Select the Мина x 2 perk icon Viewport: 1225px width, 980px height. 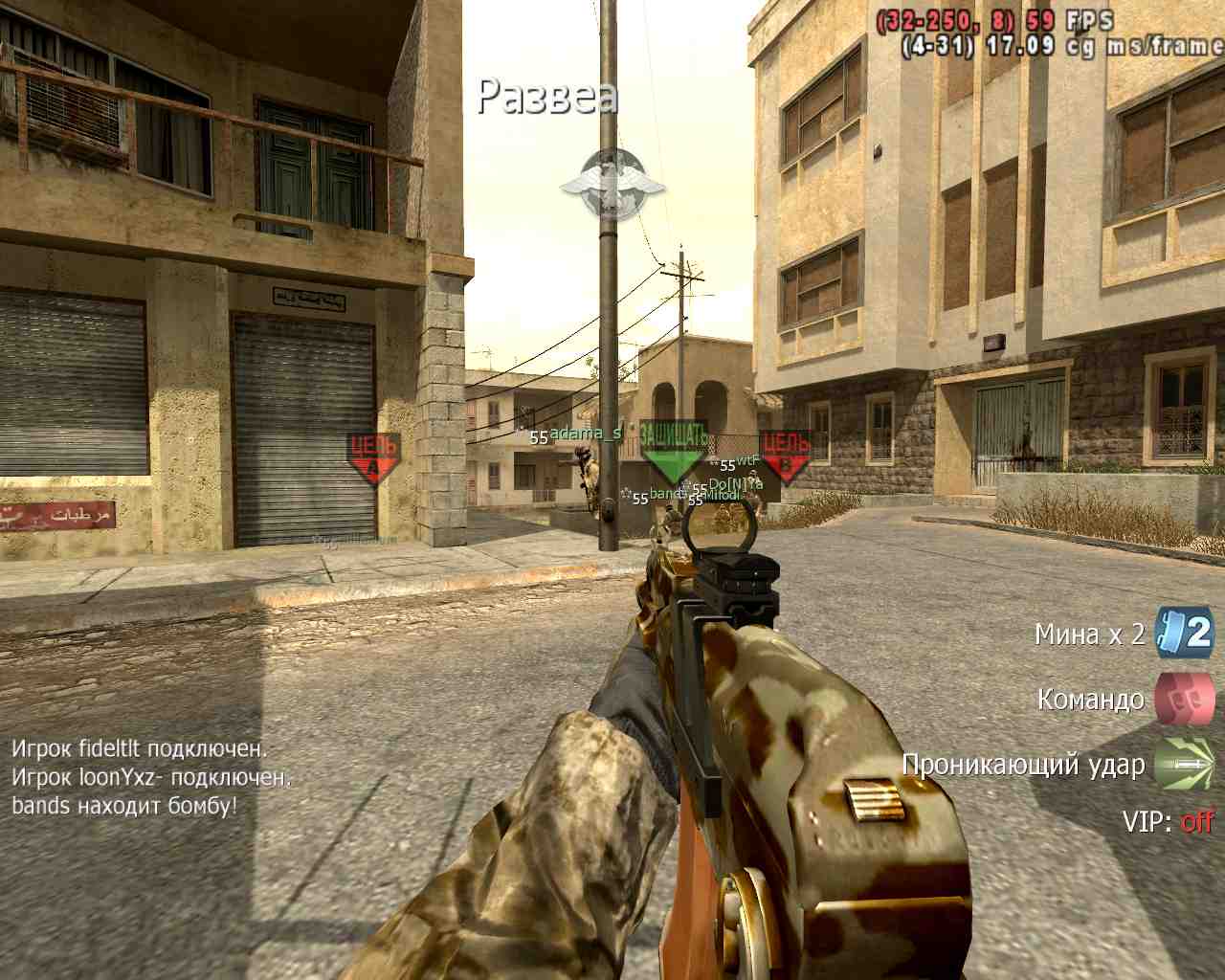tap(1185, 633)
